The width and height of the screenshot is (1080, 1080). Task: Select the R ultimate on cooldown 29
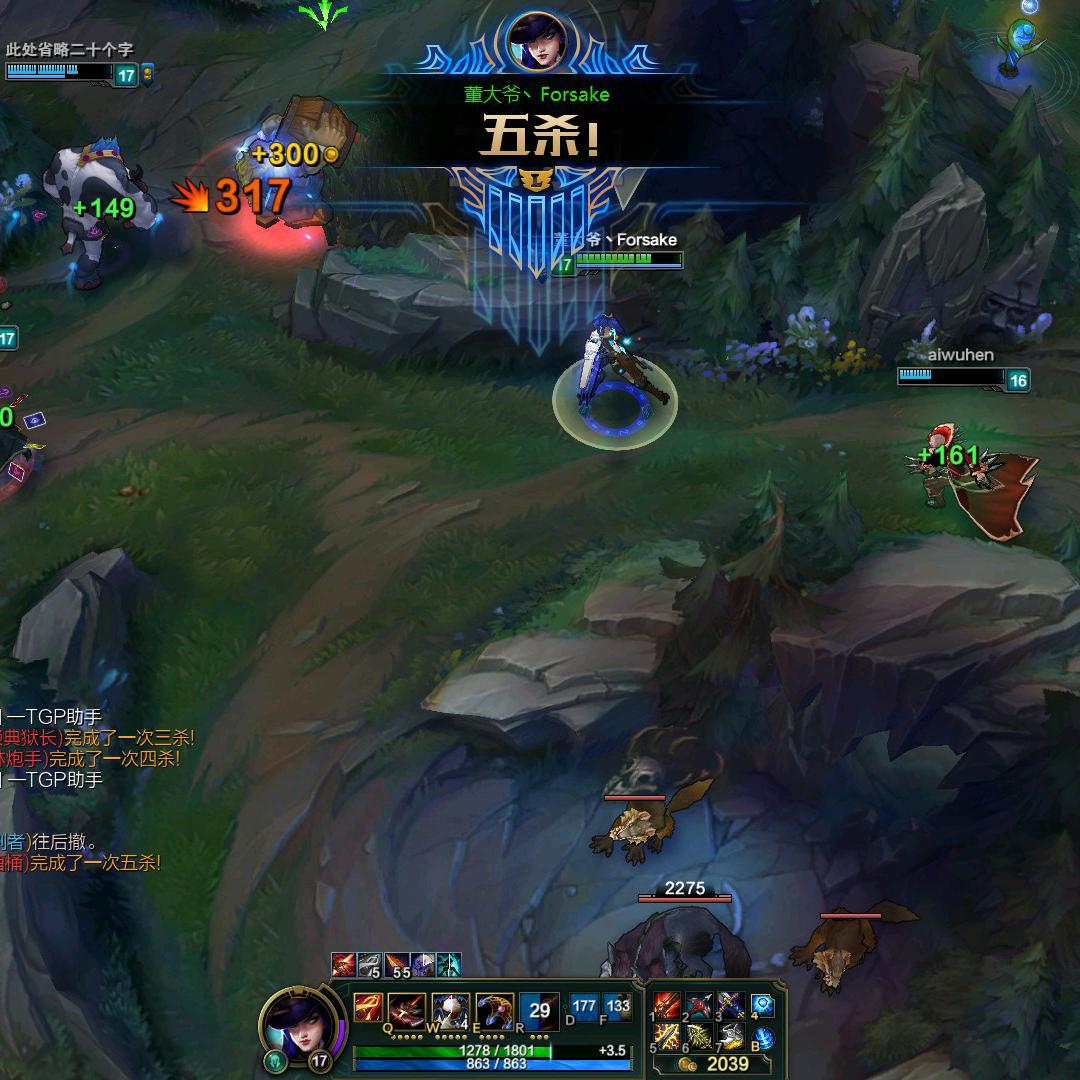point(540,1010)
